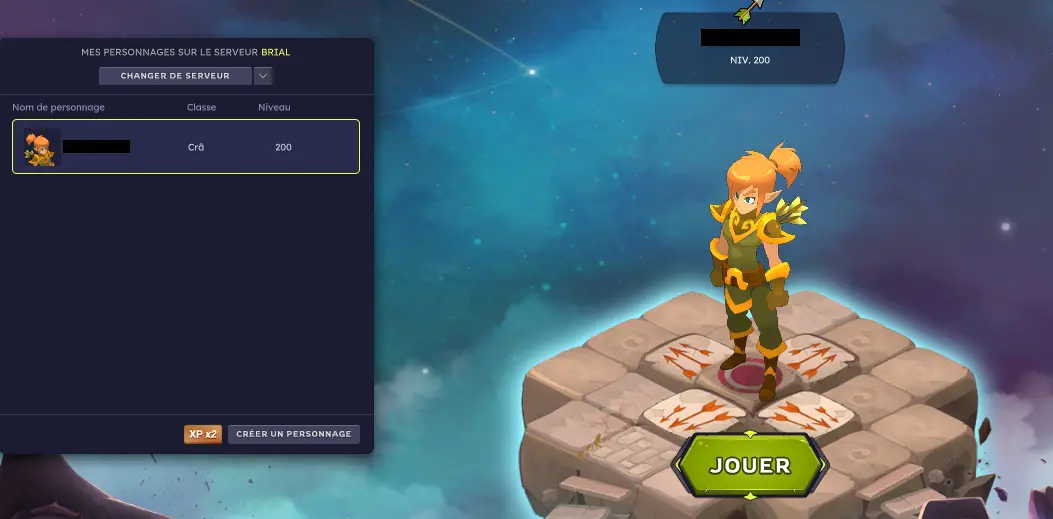
Task: Click the XP x2 bonus badge
Action: pos(203,434)
